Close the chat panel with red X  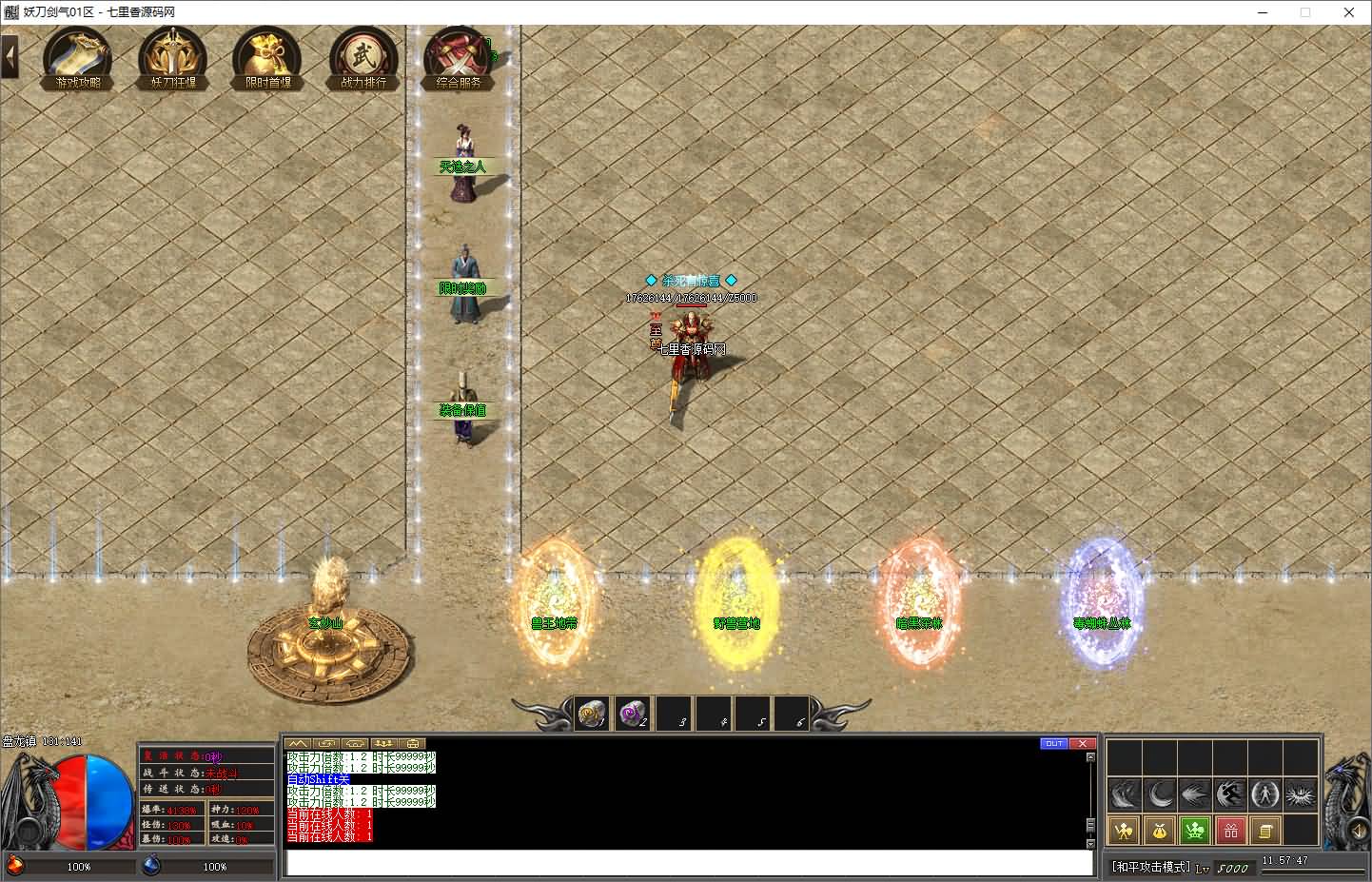click(1082, 744)
